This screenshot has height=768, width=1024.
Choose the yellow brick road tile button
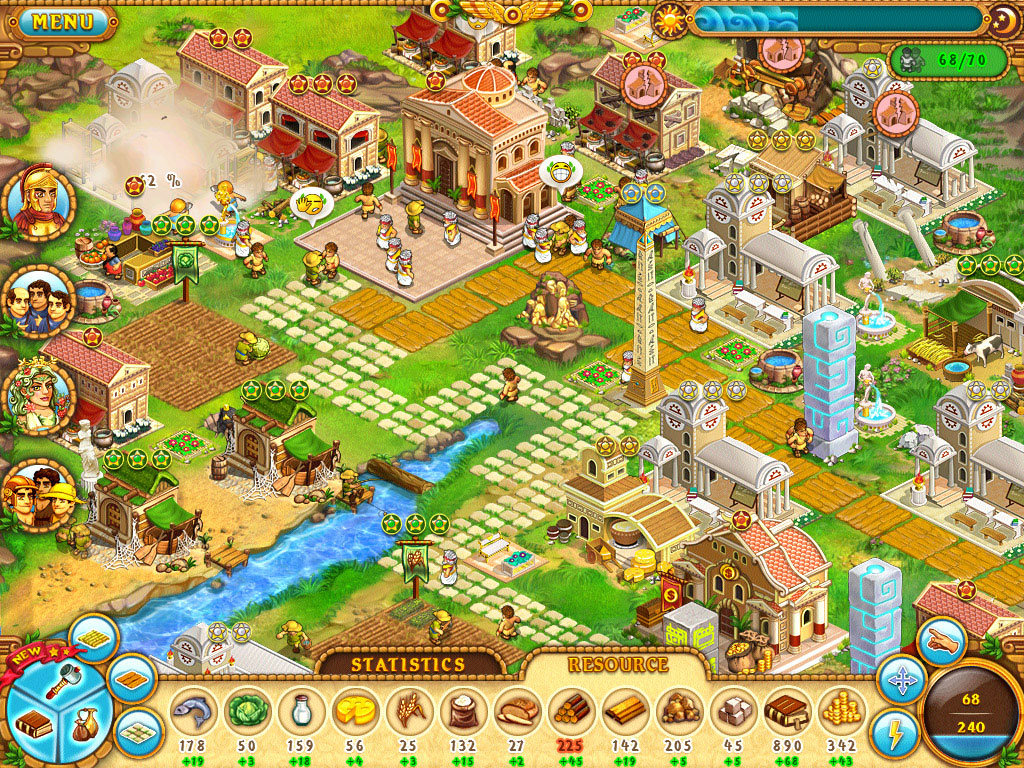point(94,637)
